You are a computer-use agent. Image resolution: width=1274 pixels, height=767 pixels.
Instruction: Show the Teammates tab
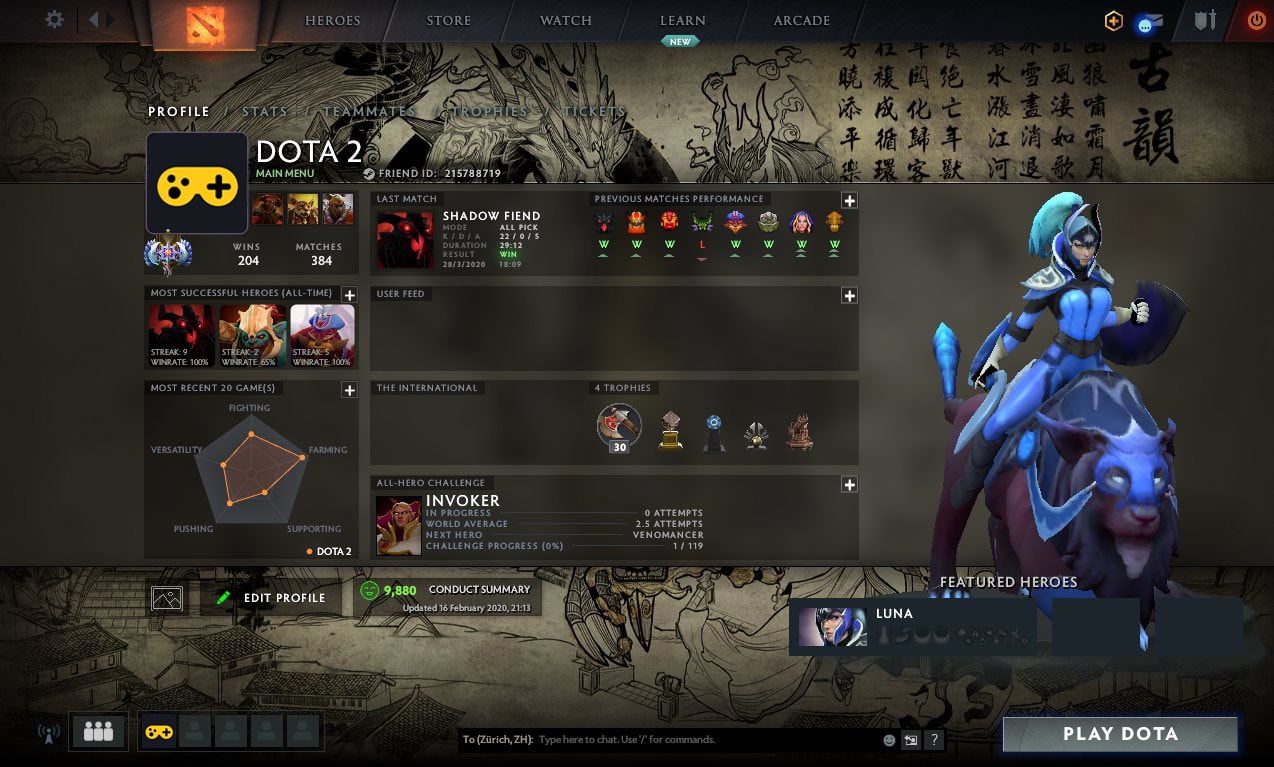pos(369,112)
